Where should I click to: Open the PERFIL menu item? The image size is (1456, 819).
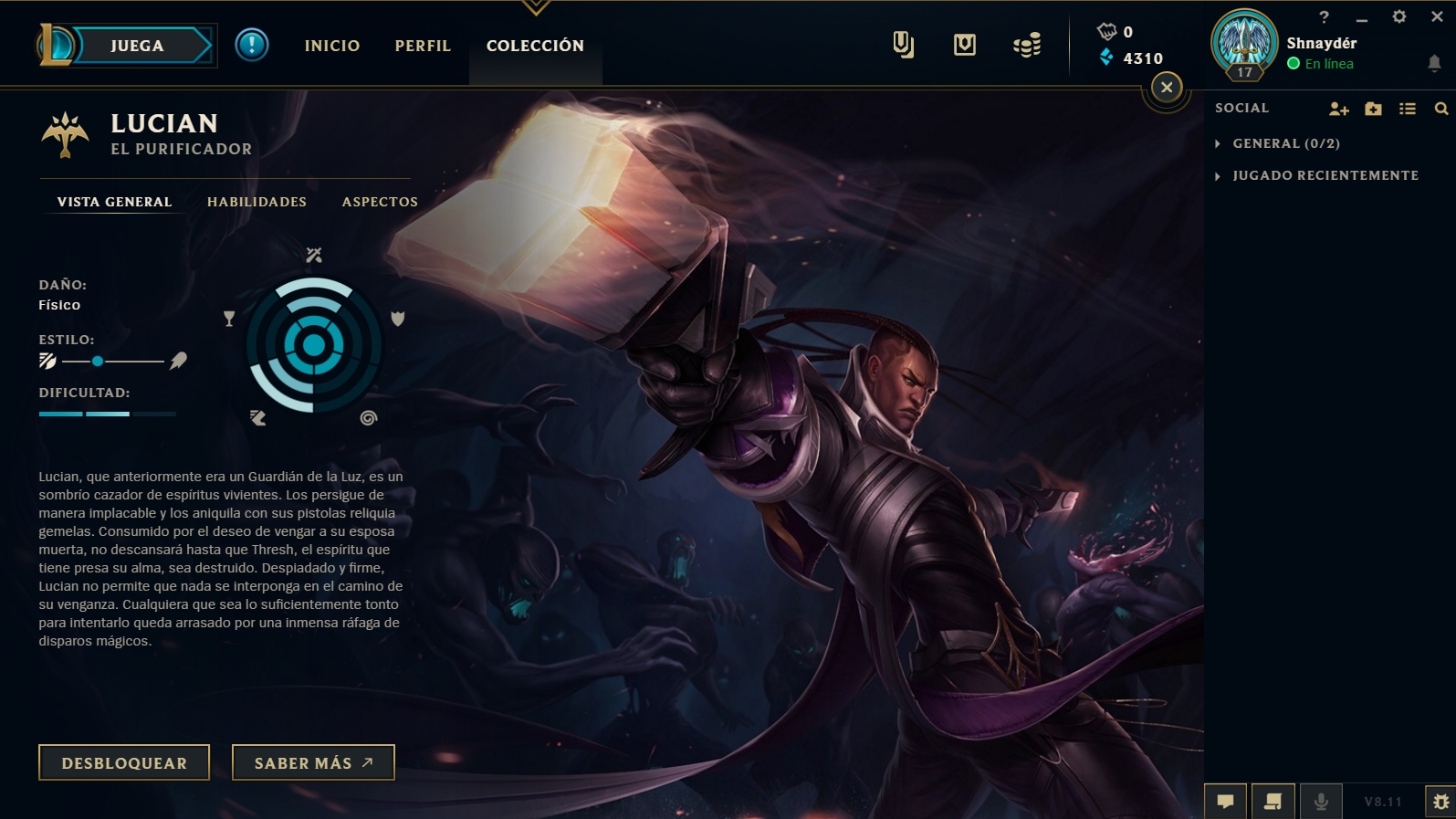tap(422, 45)
